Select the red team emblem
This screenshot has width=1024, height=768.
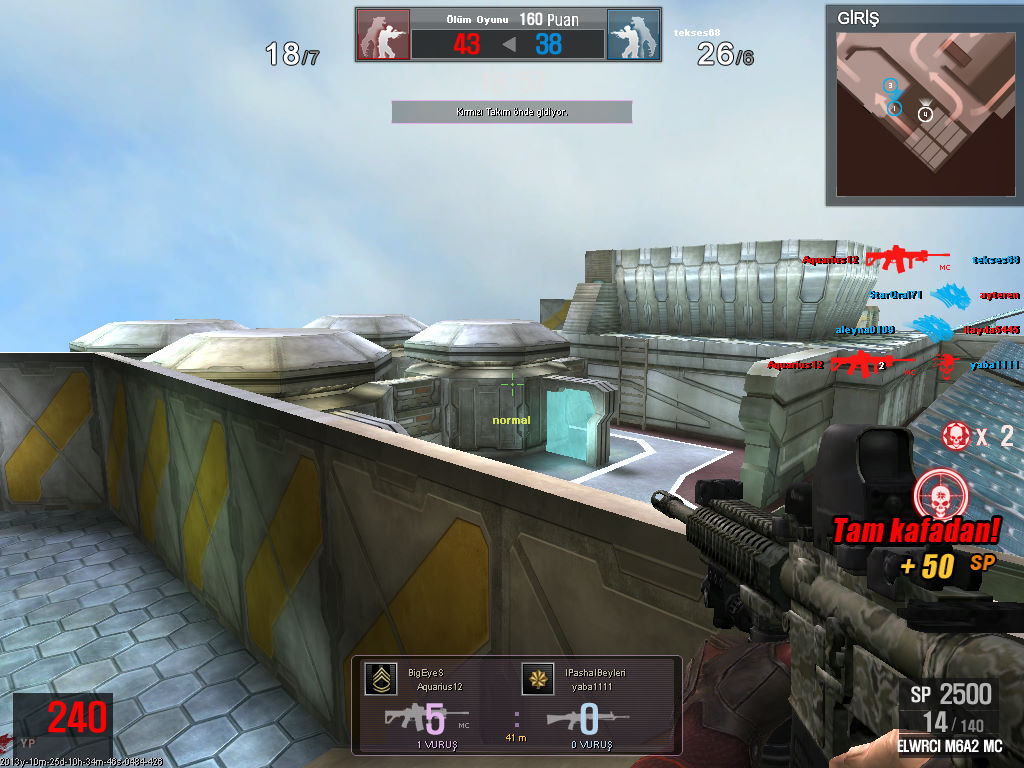(383, 35)
